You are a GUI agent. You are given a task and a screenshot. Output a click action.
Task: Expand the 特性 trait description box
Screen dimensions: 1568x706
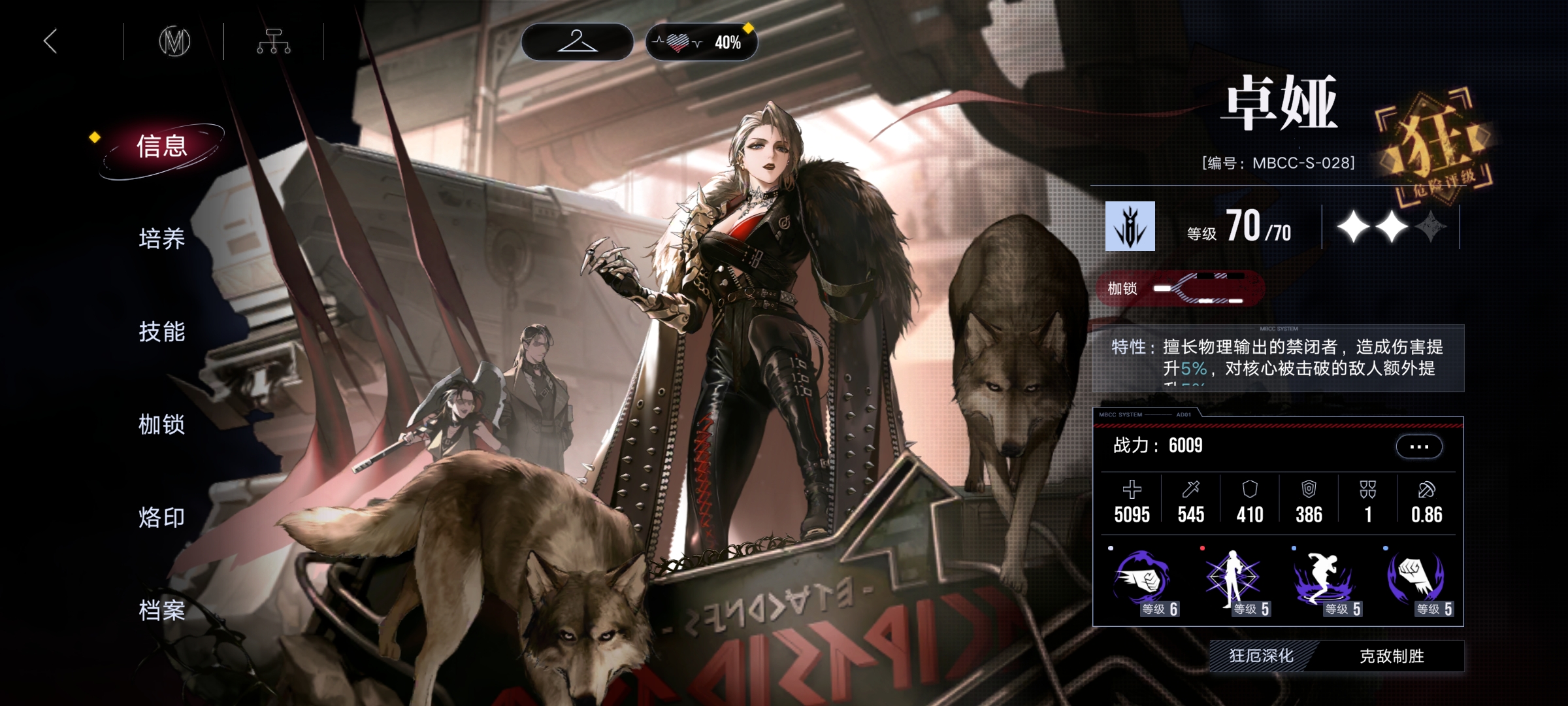pyautogui.click(x=1278, y=358)
